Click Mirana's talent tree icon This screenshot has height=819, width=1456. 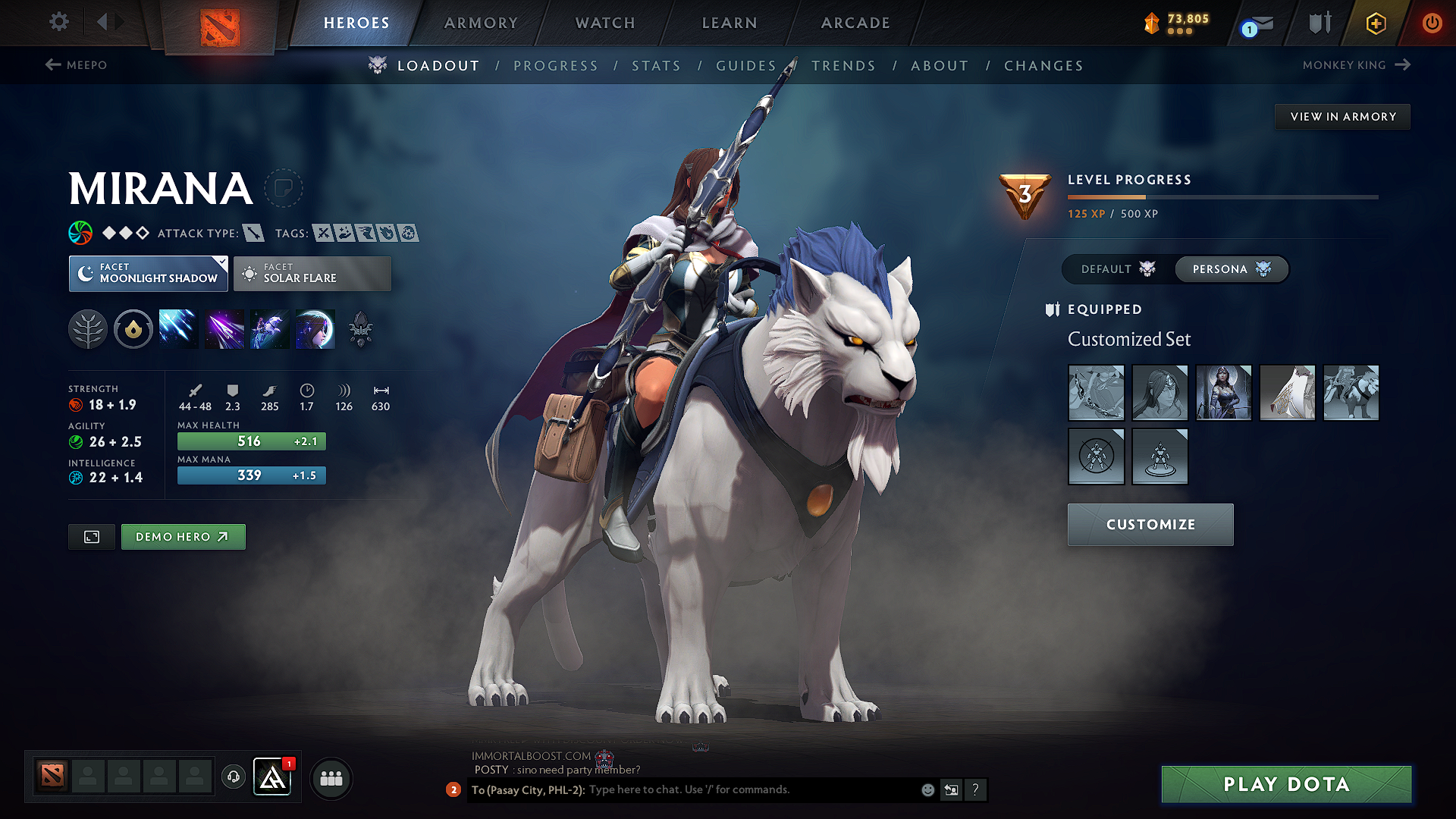[x=88, y=328]
